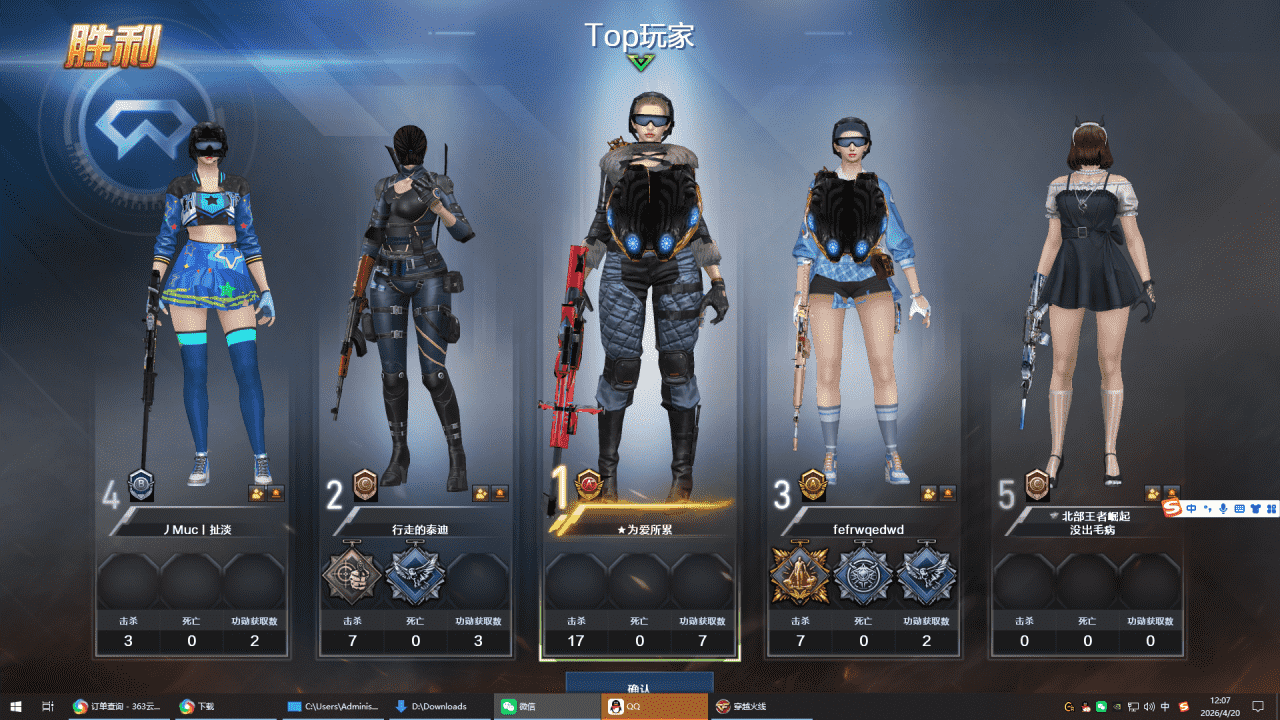The width and height of the screenshot is (1280, 720).
Task: Click the orange report icon above fefrwqedwd
Action: tap(948, 493)
